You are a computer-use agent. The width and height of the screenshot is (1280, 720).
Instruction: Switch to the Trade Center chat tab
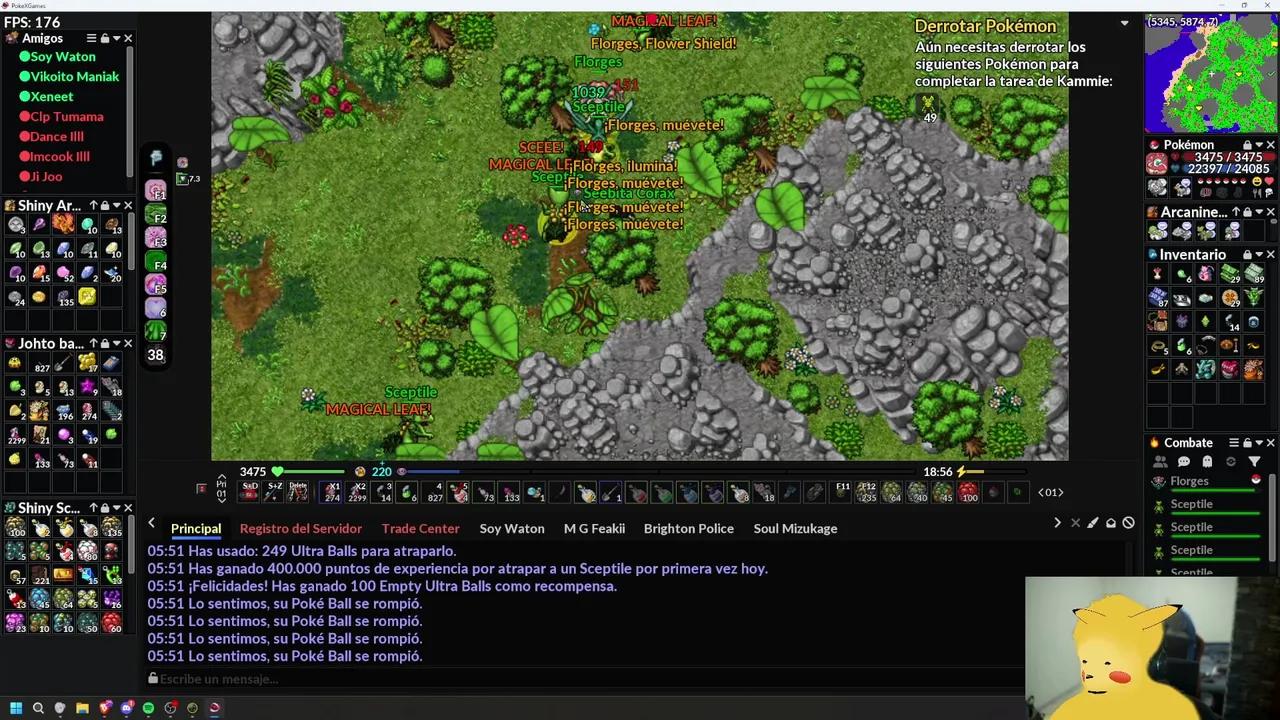click(x=420, y=528)
